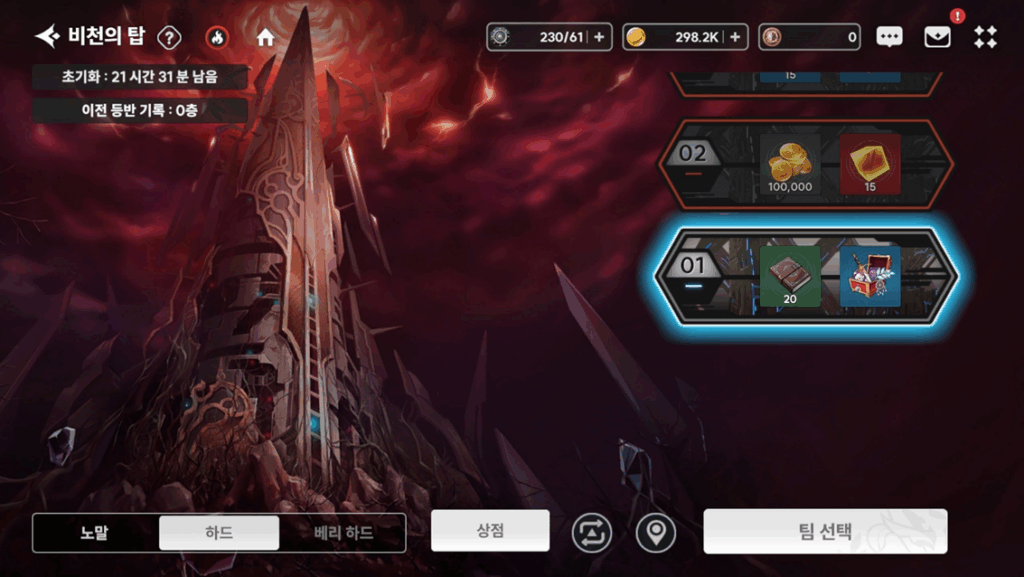Select floor 02 reward panel
1024x577 pixels.
coord(806,164)
